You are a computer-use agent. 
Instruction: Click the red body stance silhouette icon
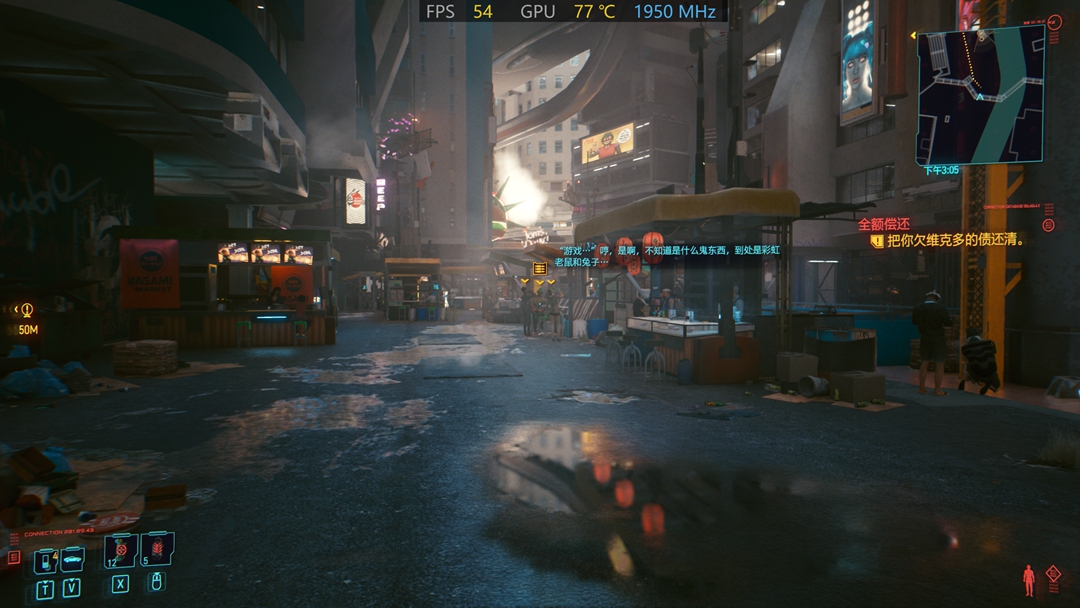pos(1028,579)
